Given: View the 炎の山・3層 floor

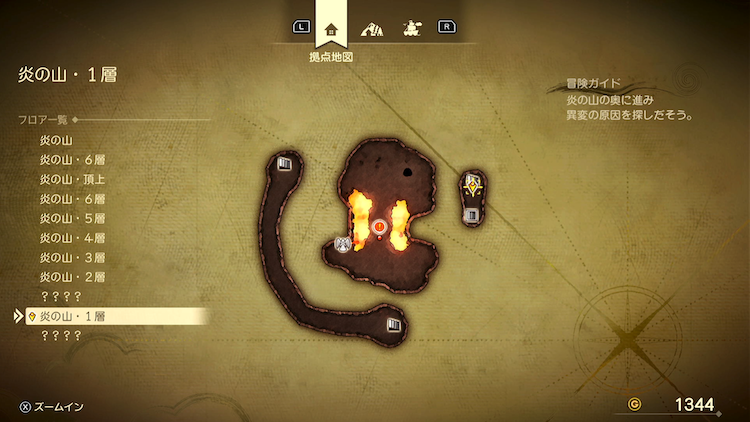Looking at the screenshot, I should (x=72, y=257).
